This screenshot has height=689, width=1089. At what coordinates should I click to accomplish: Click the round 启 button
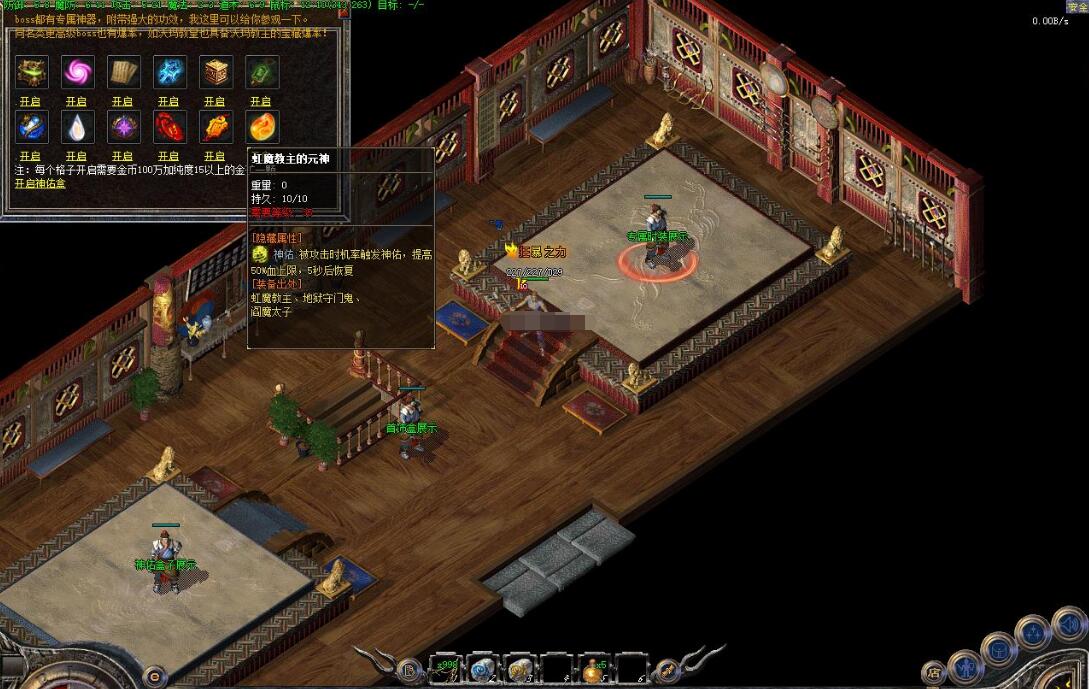pyautogui.click(x=934, y=672)
